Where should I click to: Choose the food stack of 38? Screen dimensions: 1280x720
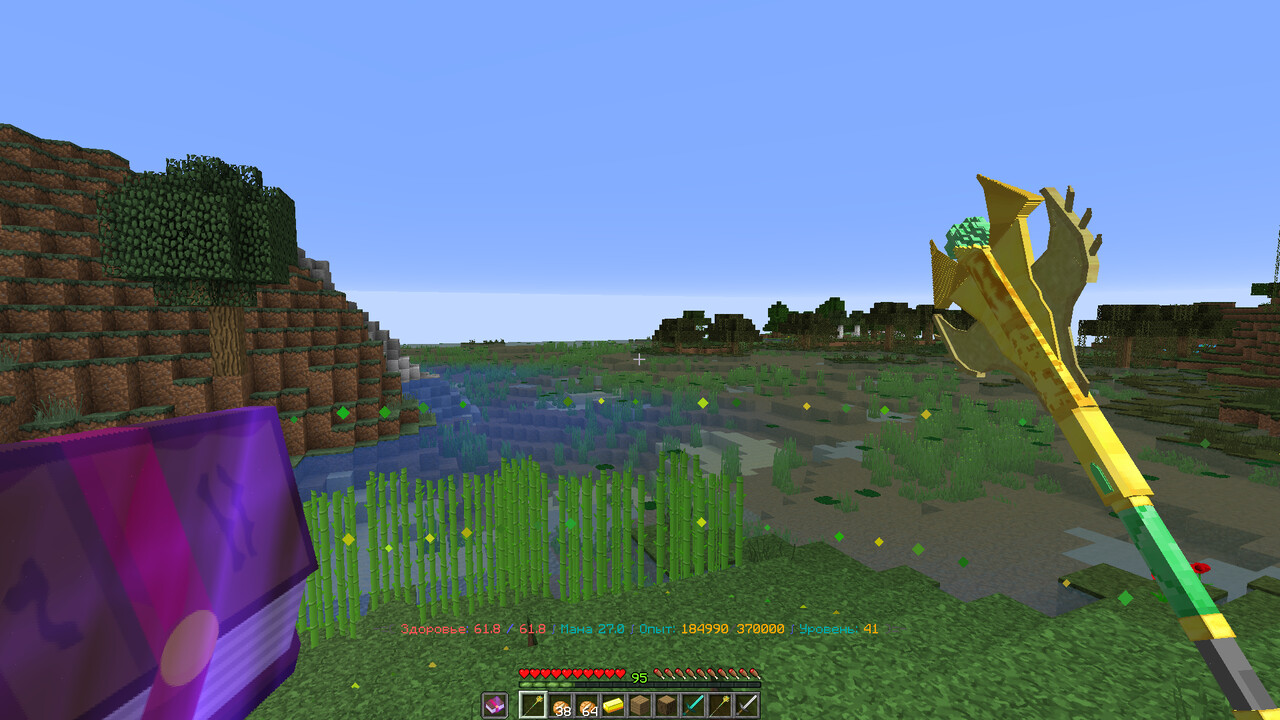click(560, 705)
